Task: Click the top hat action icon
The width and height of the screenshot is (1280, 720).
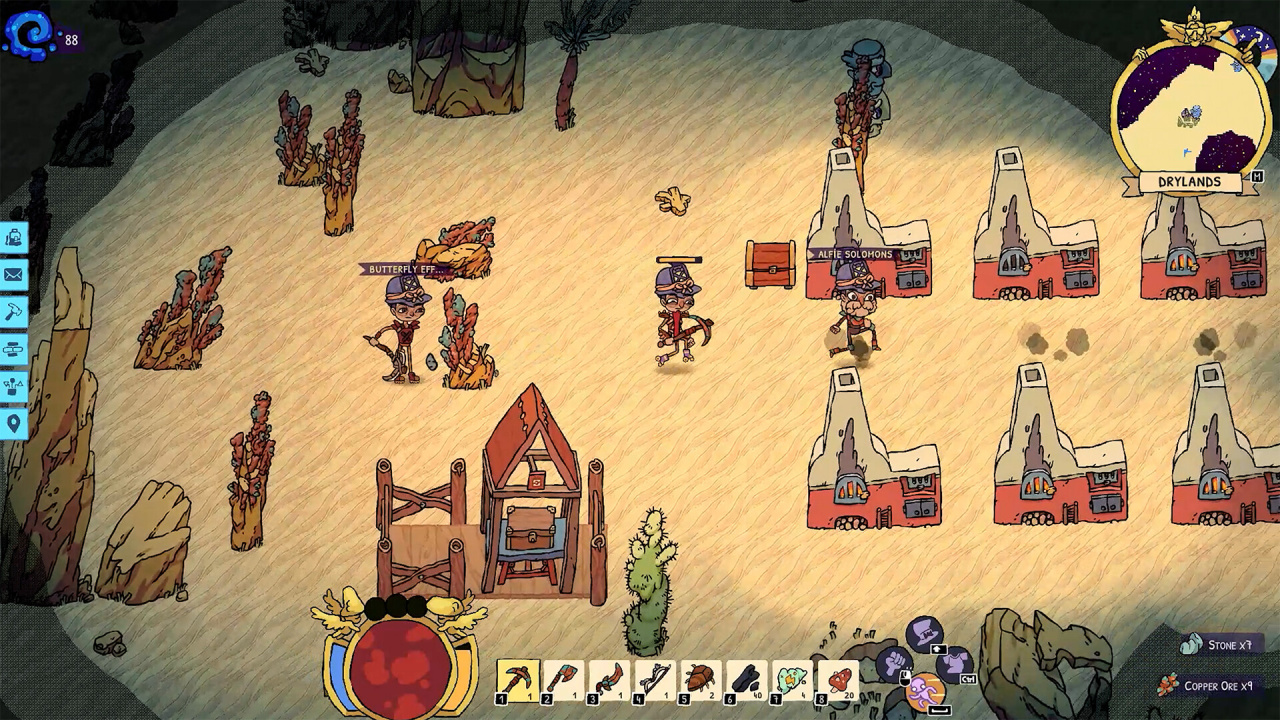Action: pos(925,633)
